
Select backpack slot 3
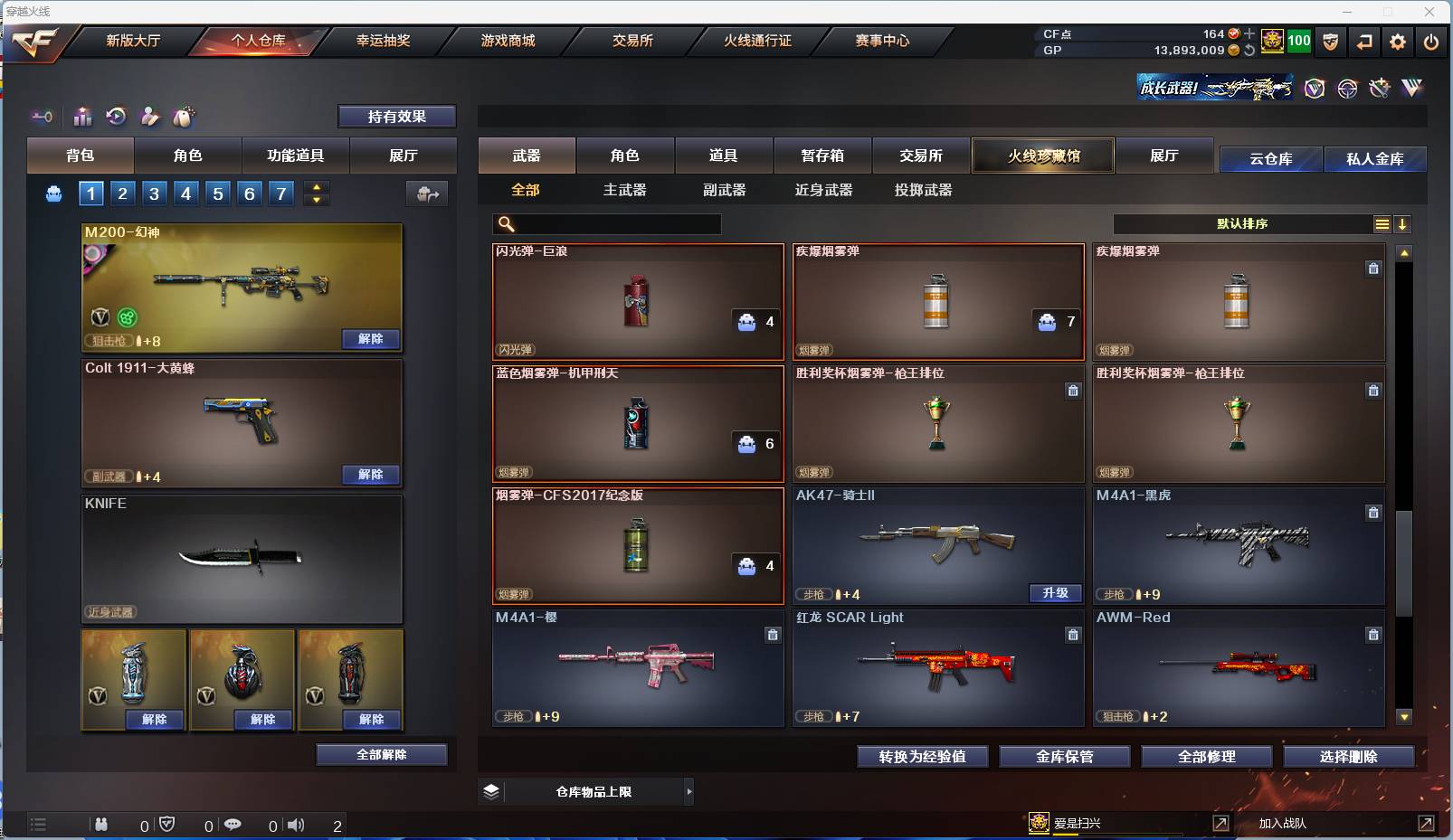click(x=153, y=193)
